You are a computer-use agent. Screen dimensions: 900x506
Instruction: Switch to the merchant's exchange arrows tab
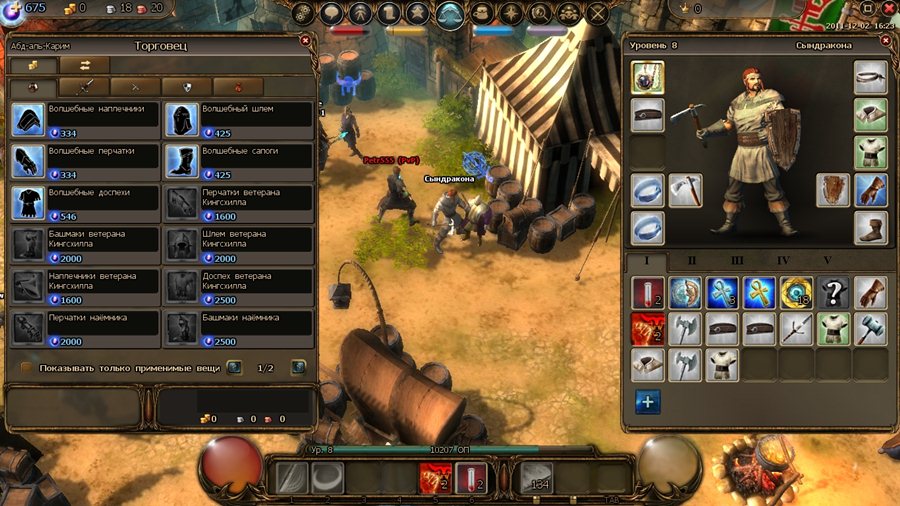pyautogui.click(x=84, y=65)
